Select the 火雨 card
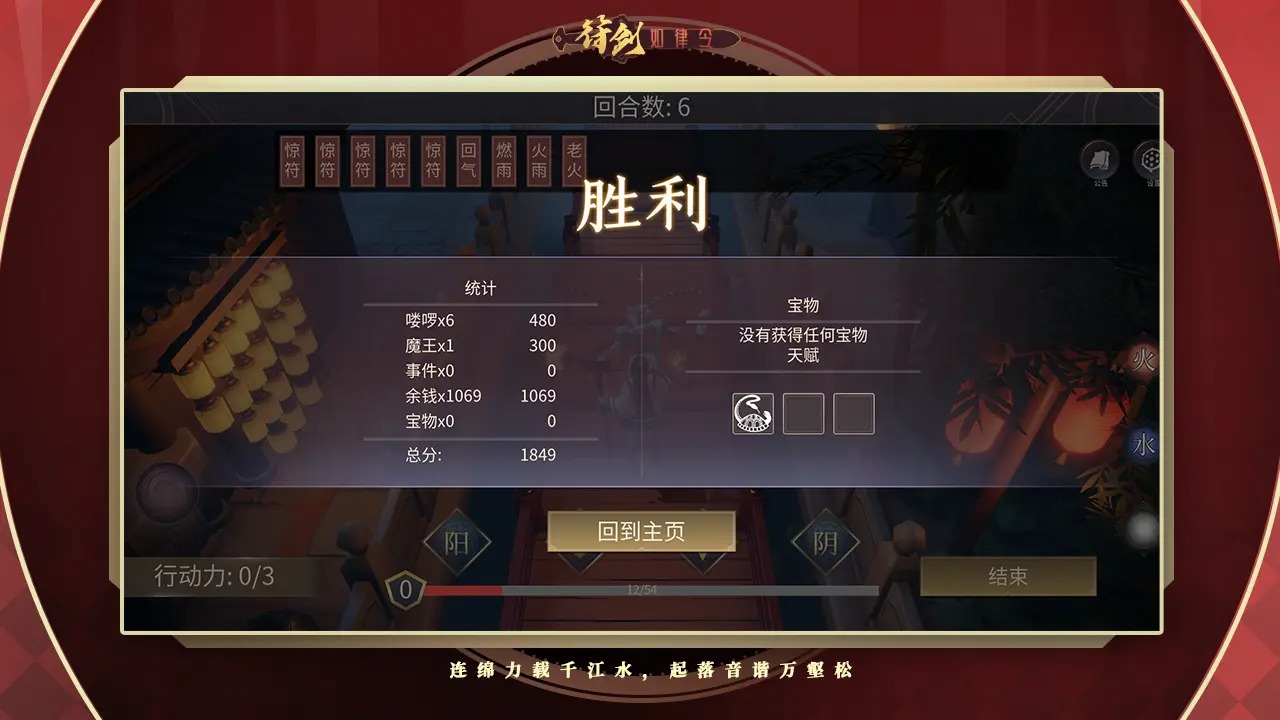Screen dimensions: 1280x720 pyautogui.click(x=539, y=161)
